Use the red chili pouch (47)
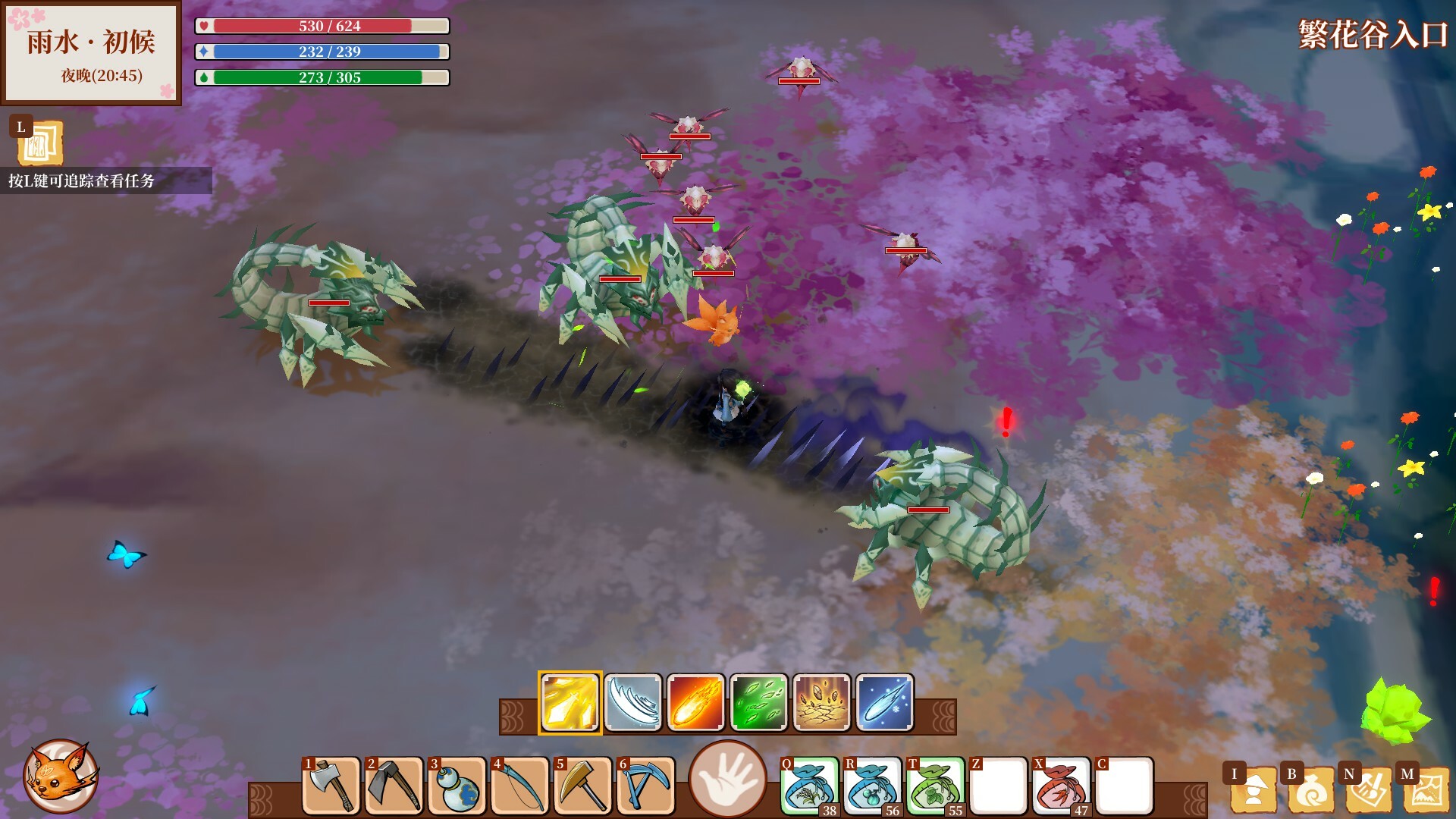The height and width of the screenshot is (819, 1456). (x=1062, y=786)
